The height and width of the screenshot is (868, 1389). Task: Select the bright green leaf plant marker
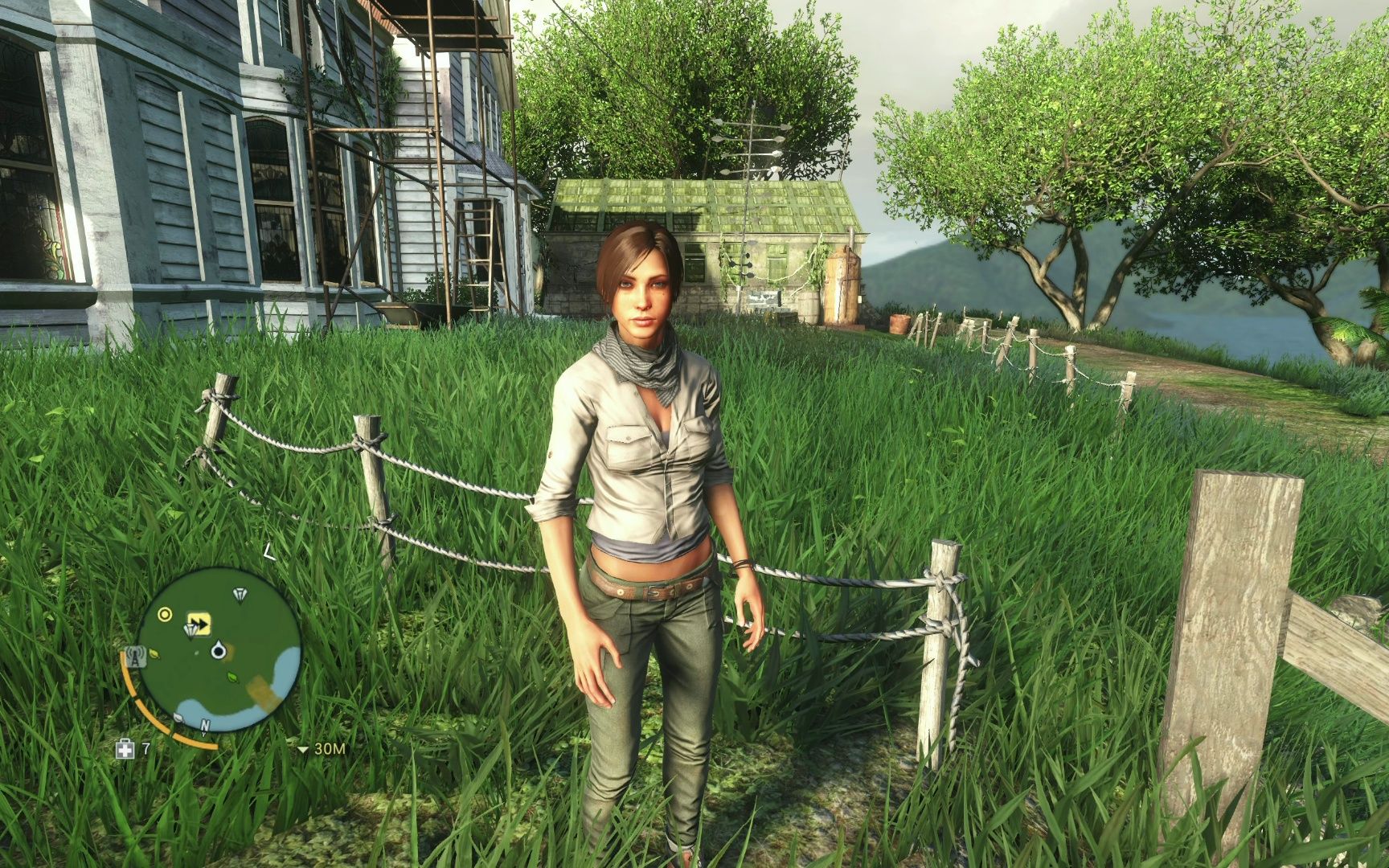click(231, 678)
